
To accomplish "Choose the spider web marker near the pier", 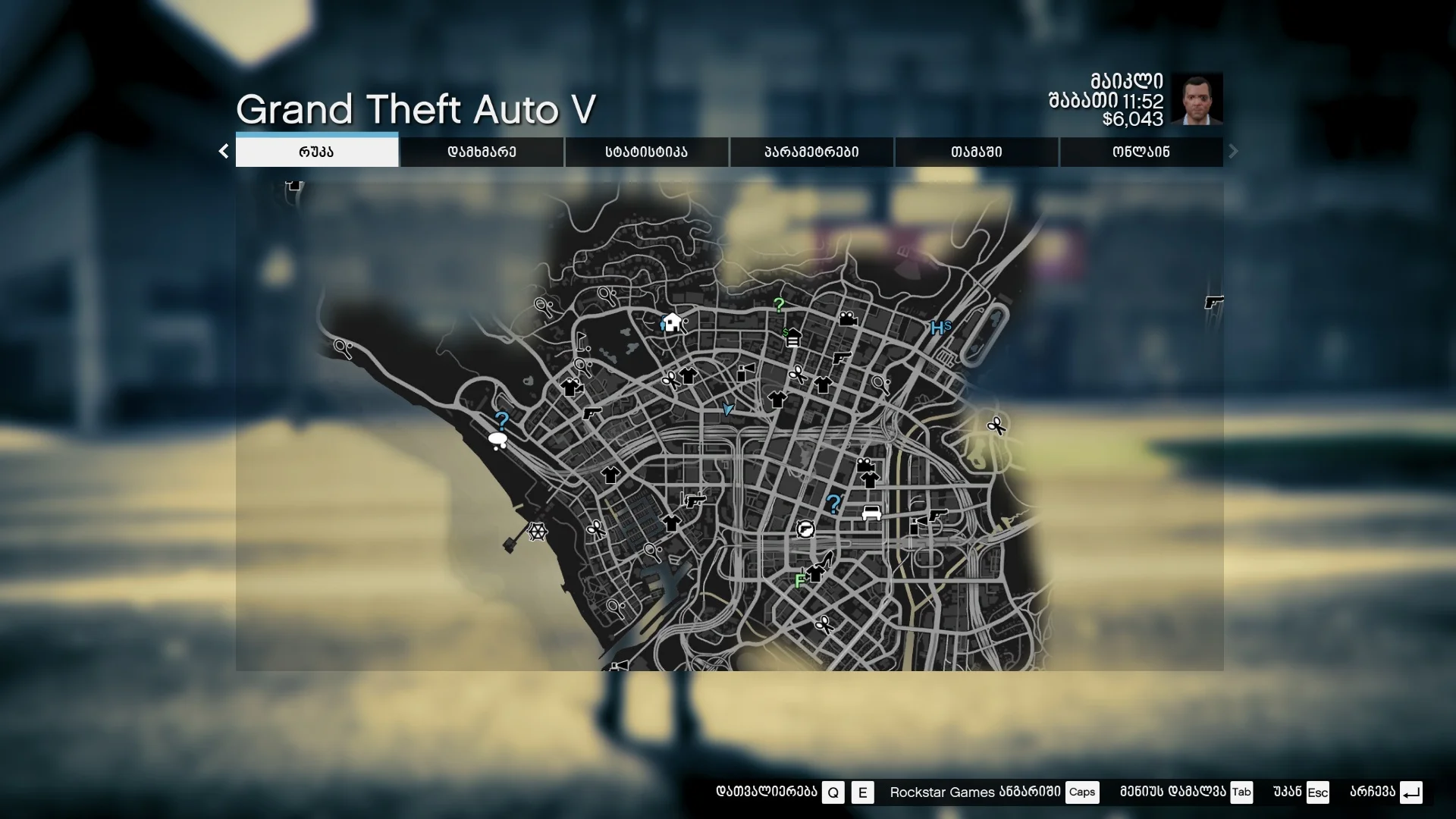I will [x=537, y=532].
